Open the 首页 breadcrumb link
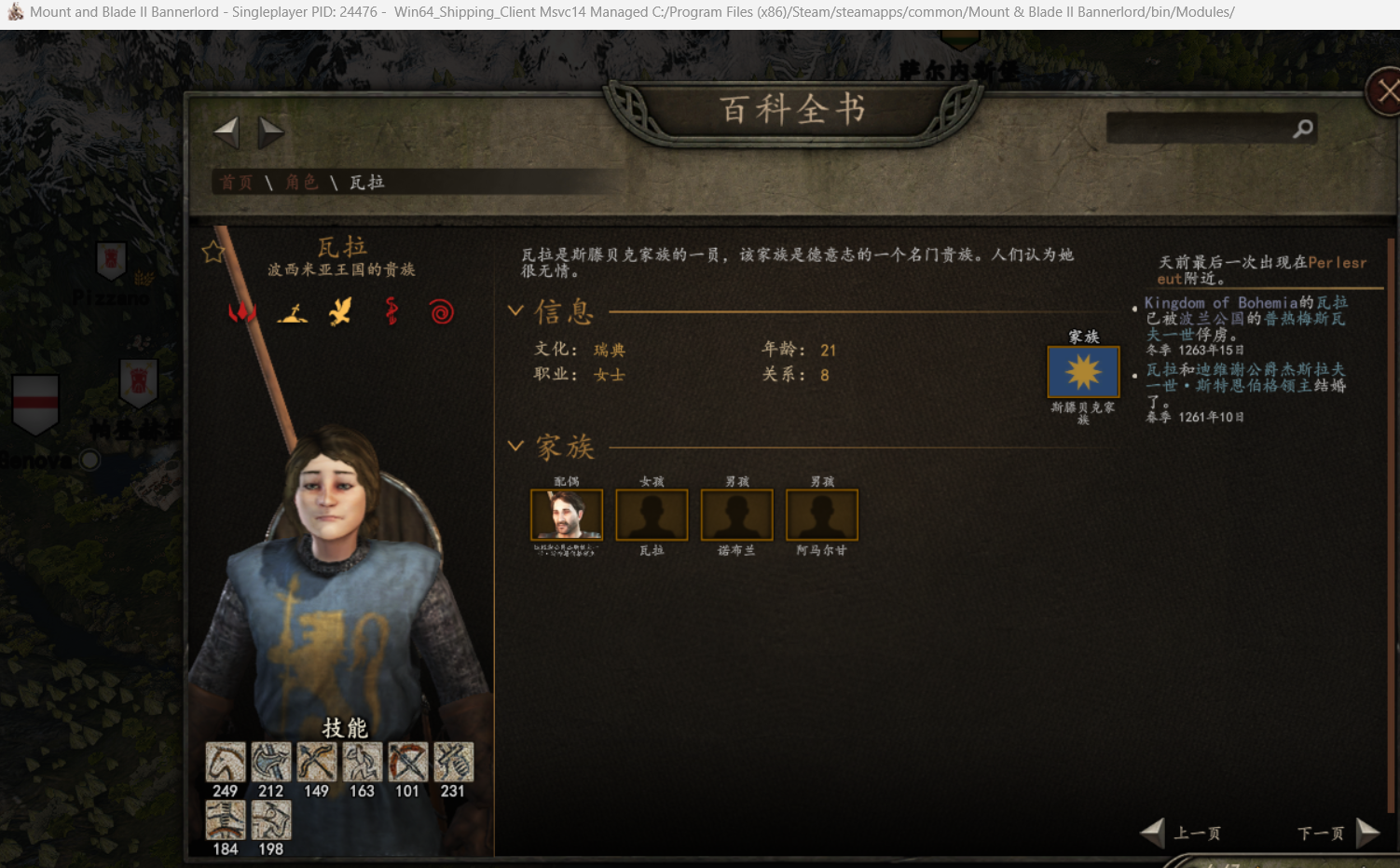The width and height of the screenshot is (1400, 868). 236,183
